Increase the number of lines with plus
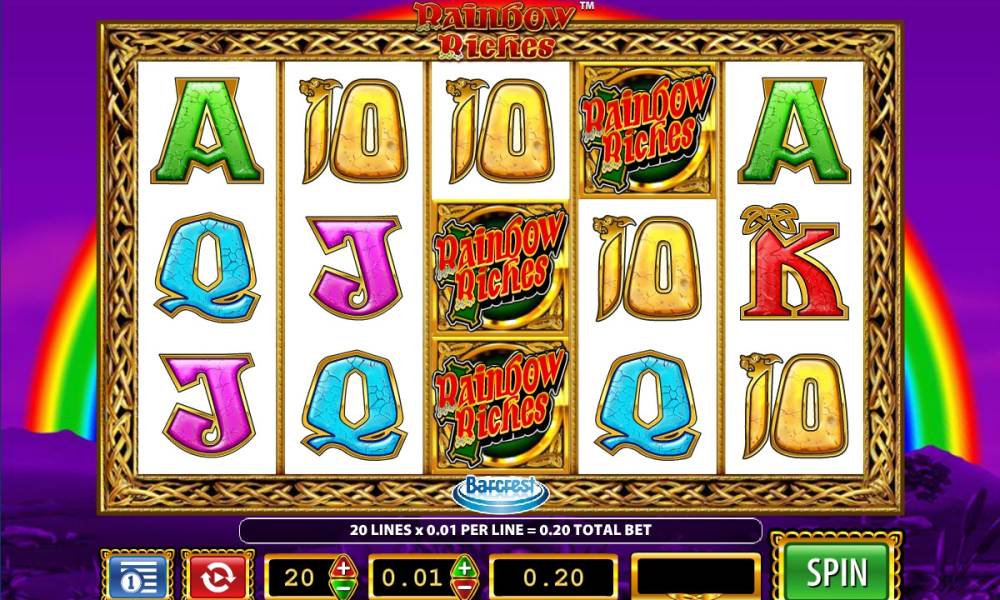The image size is (1000, 600). pos(343,567)
